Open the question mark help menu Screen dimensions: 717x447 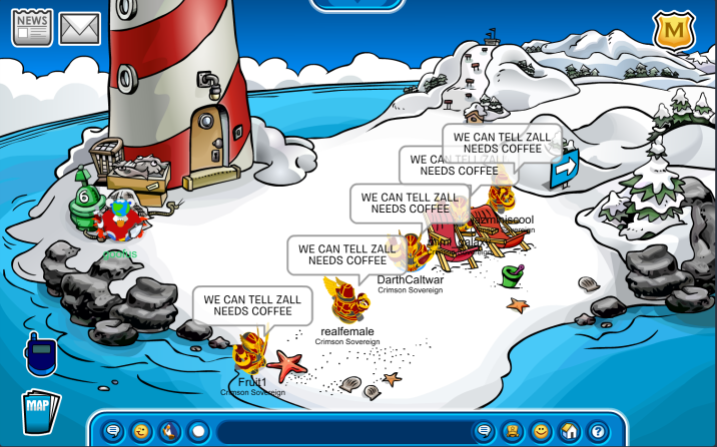pyautogui.click(x=597, y=432)
